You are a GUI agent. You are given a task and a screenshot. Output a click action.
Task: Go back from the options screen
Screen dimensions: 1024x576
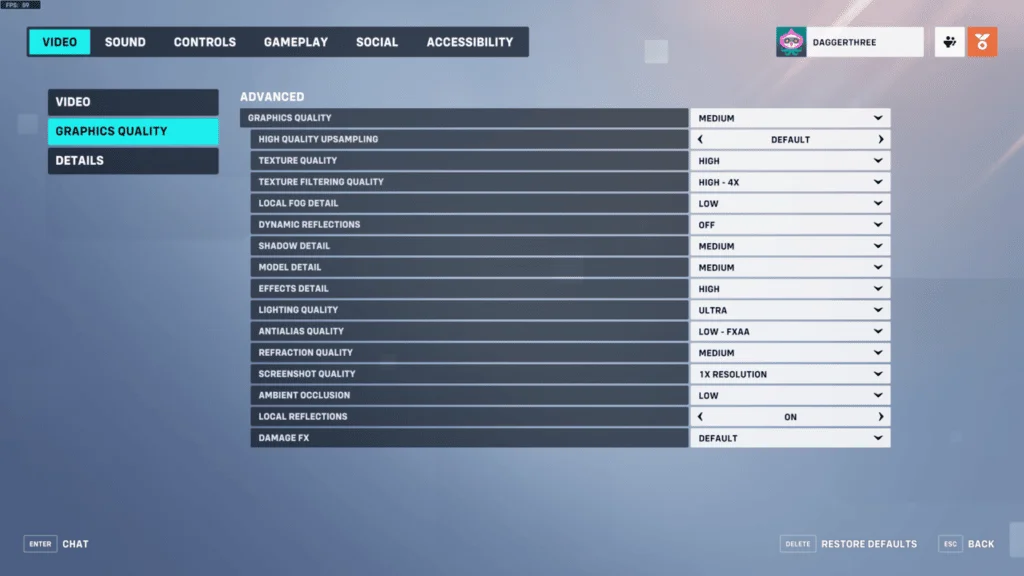(x=967, y=544)
